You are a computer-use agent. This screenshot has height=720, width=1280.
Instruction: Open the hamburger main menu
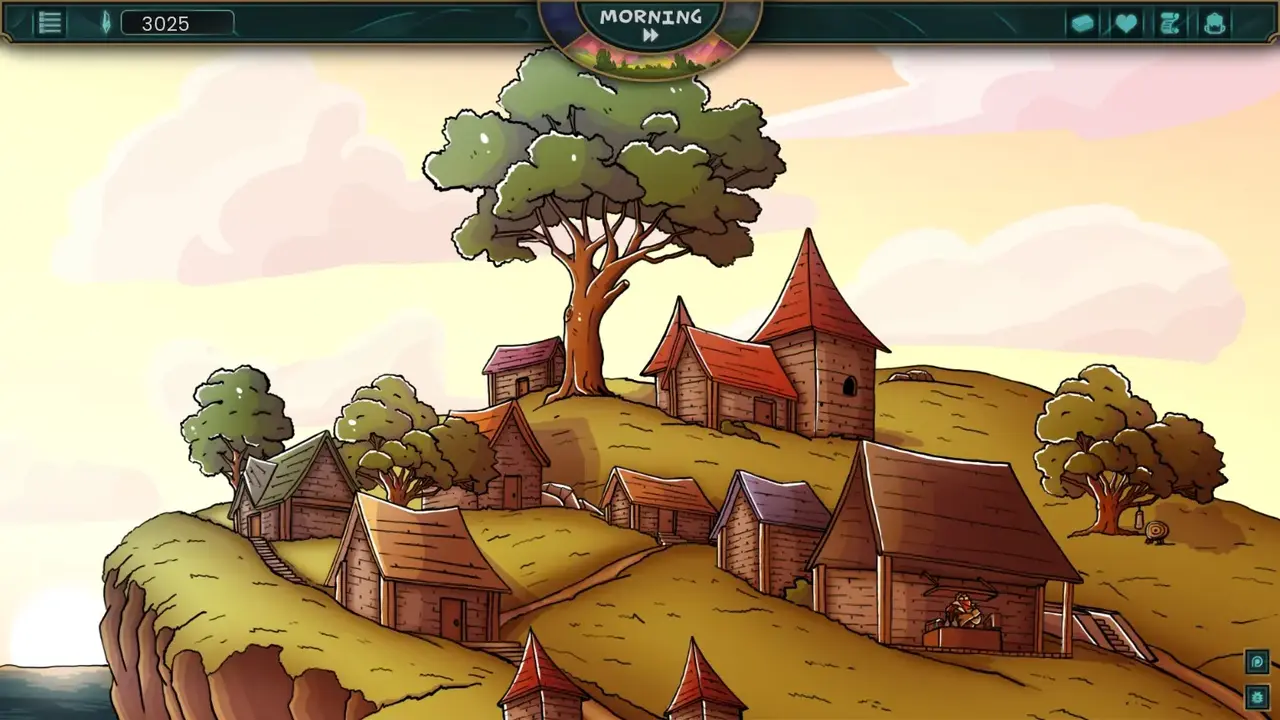pos(50,23)
